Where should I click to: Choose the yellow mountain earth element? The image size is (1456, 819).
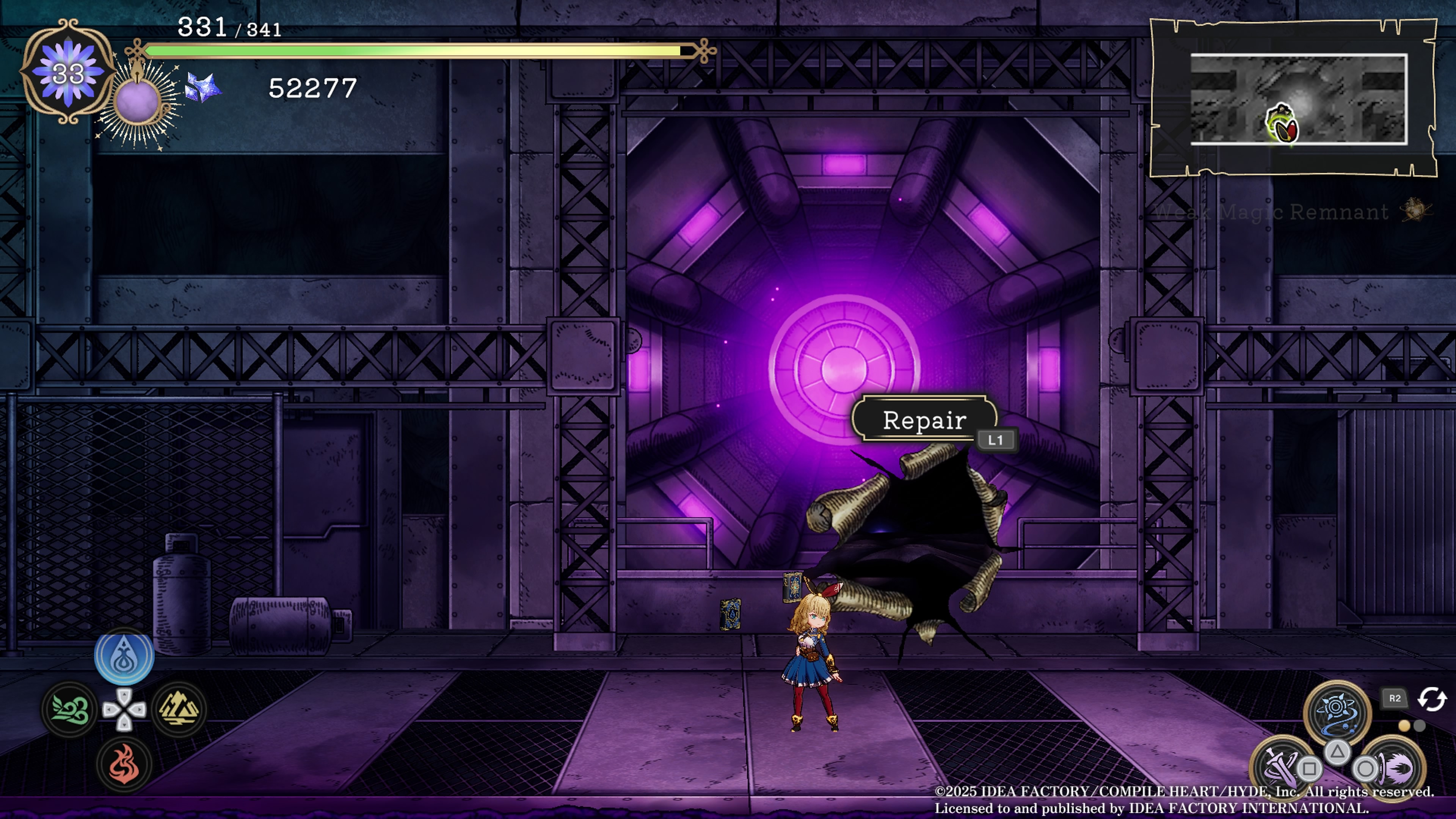179,709
